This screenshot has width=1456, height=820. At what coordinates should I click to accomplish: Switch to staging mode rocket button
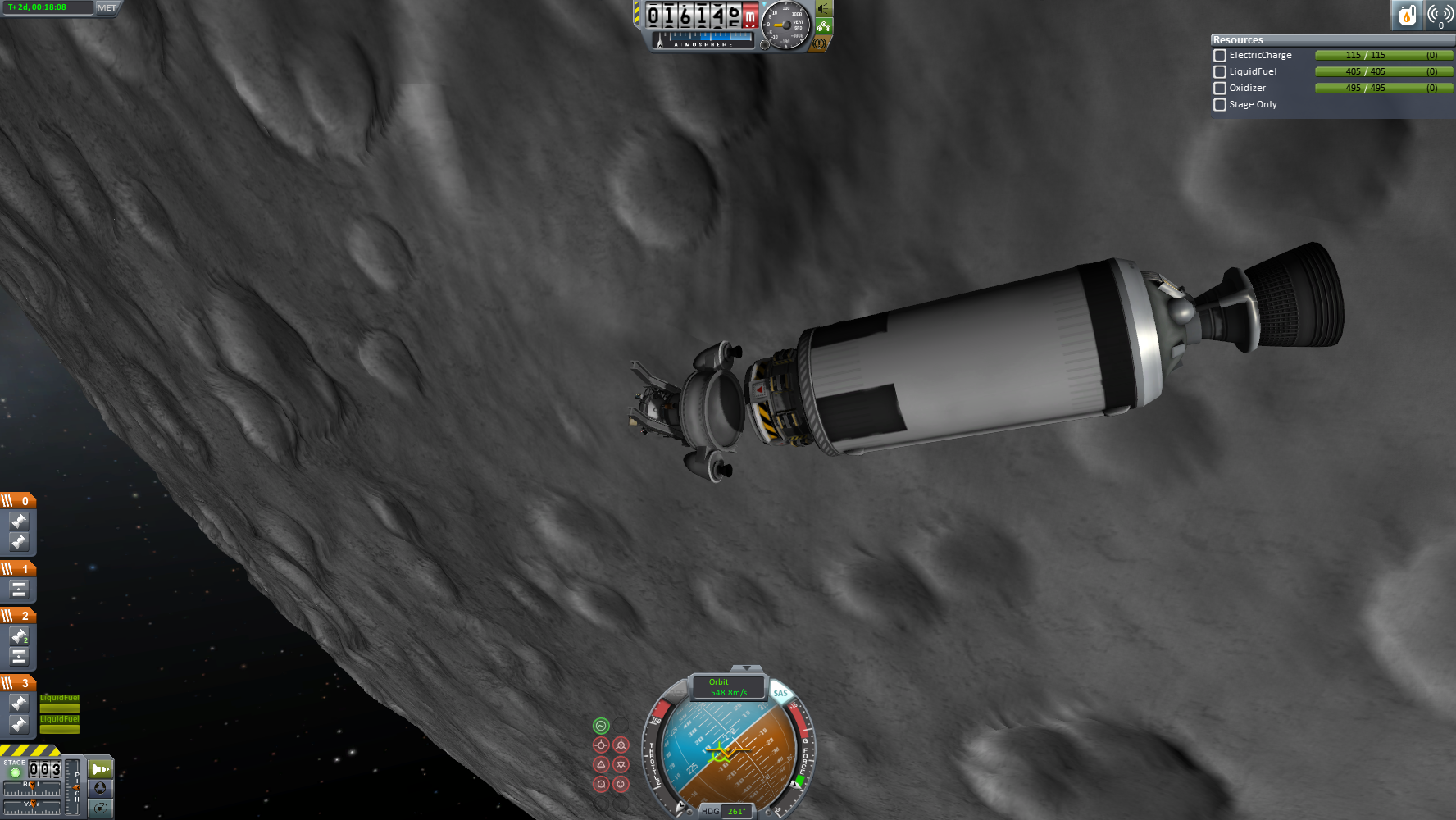pos(100,769)
